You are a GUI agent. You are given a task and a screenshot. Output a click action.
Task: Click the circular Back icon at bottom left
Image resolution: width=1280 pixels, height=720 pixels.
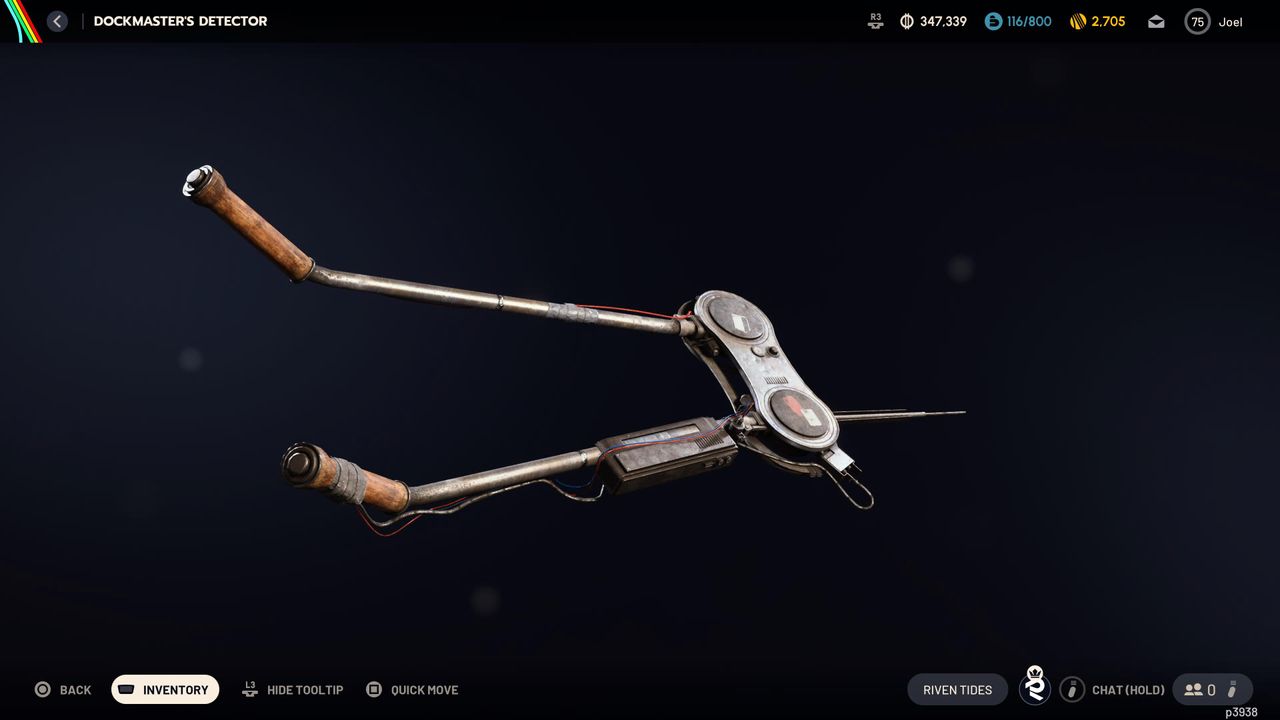pos(42,689)
